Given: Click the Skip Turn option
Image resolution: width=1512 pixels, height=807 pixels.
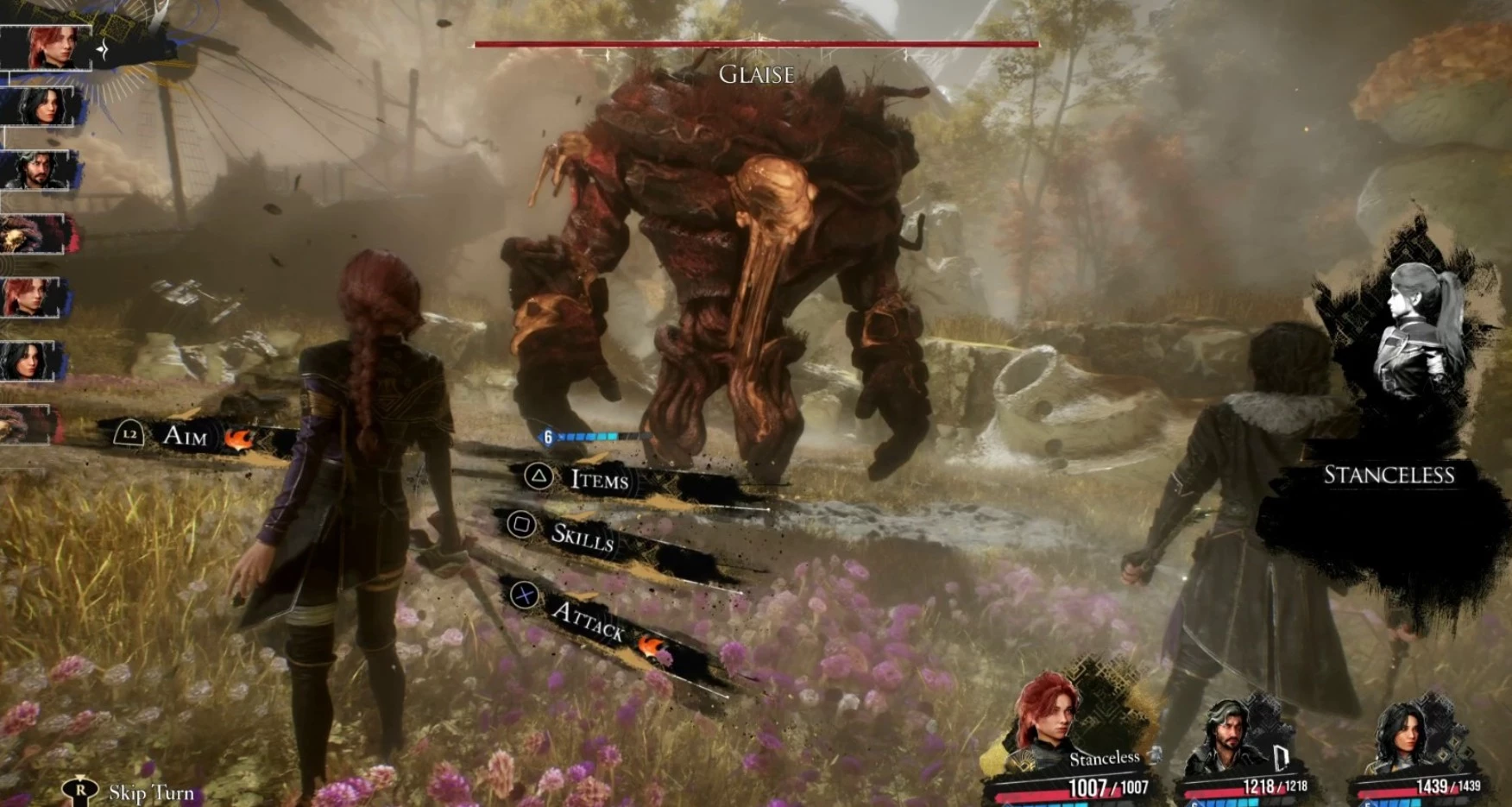Looking at the screenshot, I should coord(150,792).
